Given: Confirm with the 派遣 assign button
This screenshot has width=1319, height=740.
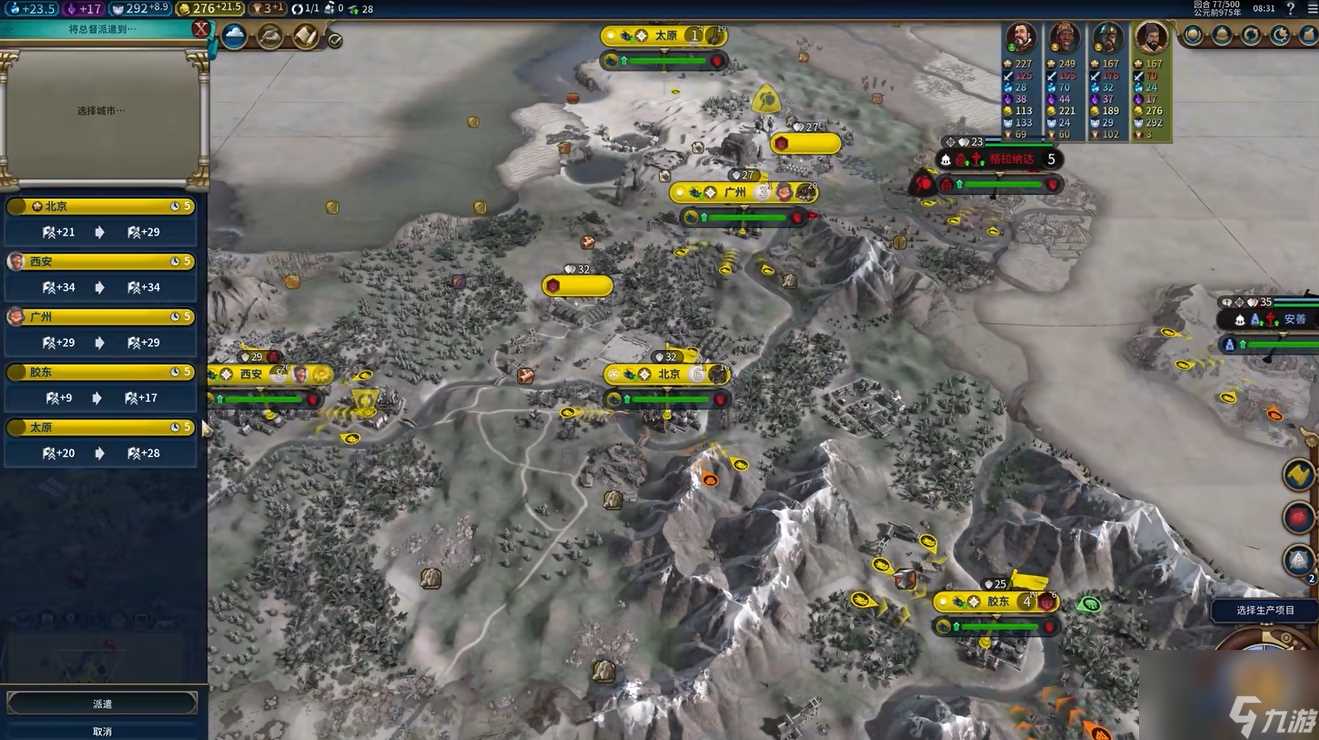Looking at the screenshot, I should 102,704.
